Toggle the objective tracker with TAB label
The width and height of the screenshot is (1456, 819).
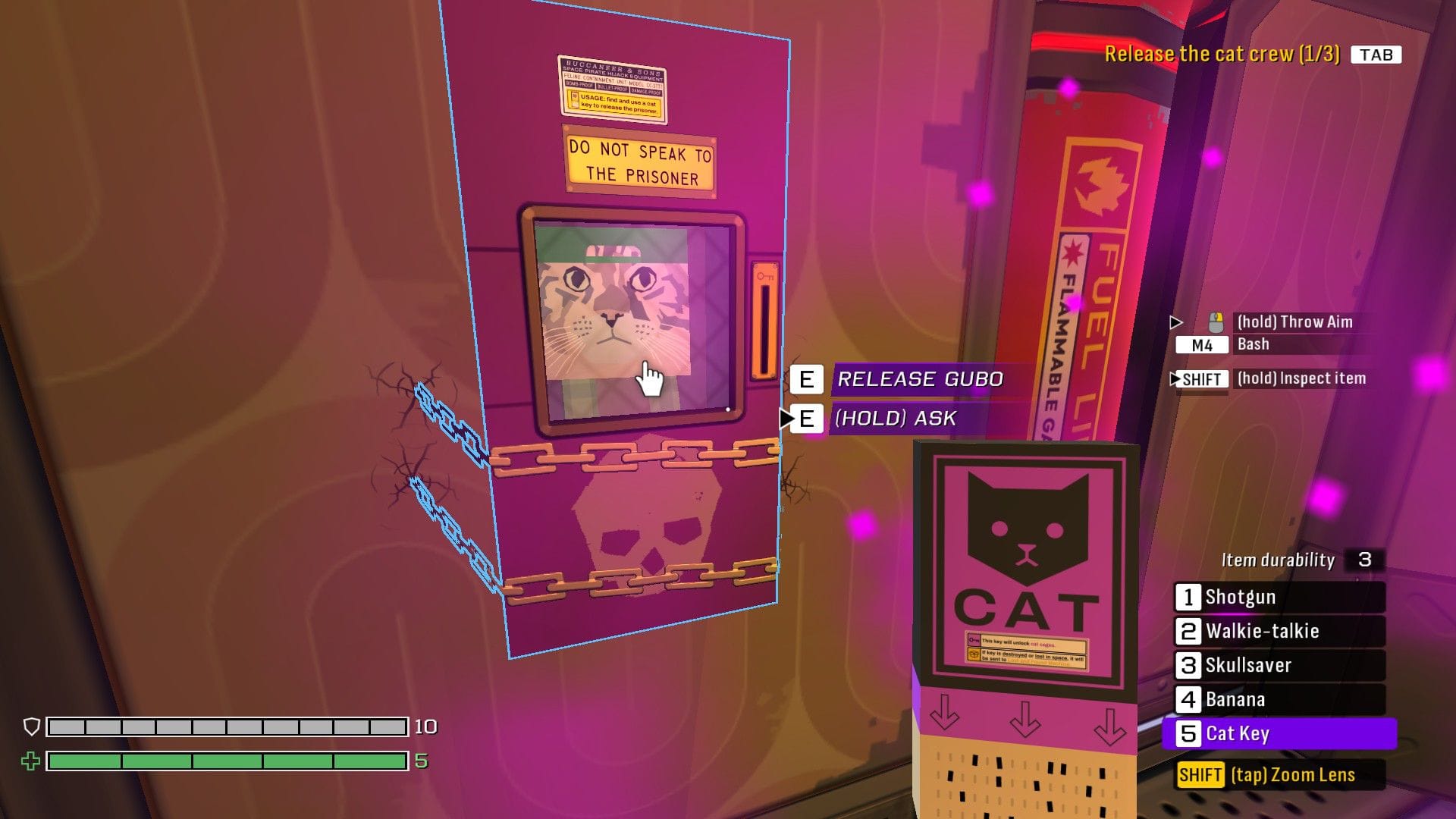pos(1378,54)
